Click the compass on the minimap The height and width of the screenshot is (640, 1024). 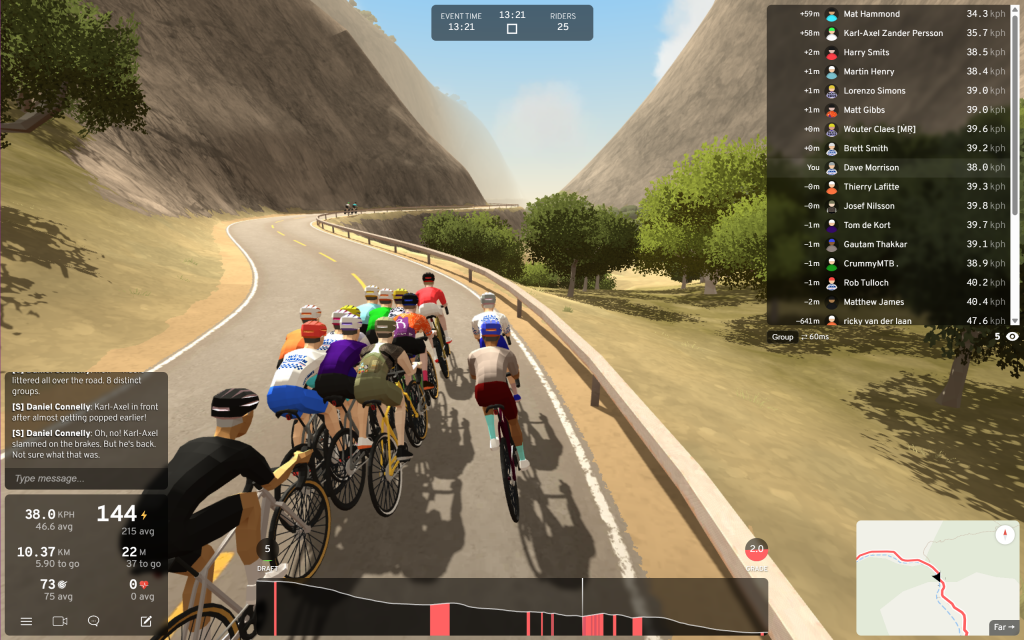[1005, 535]
